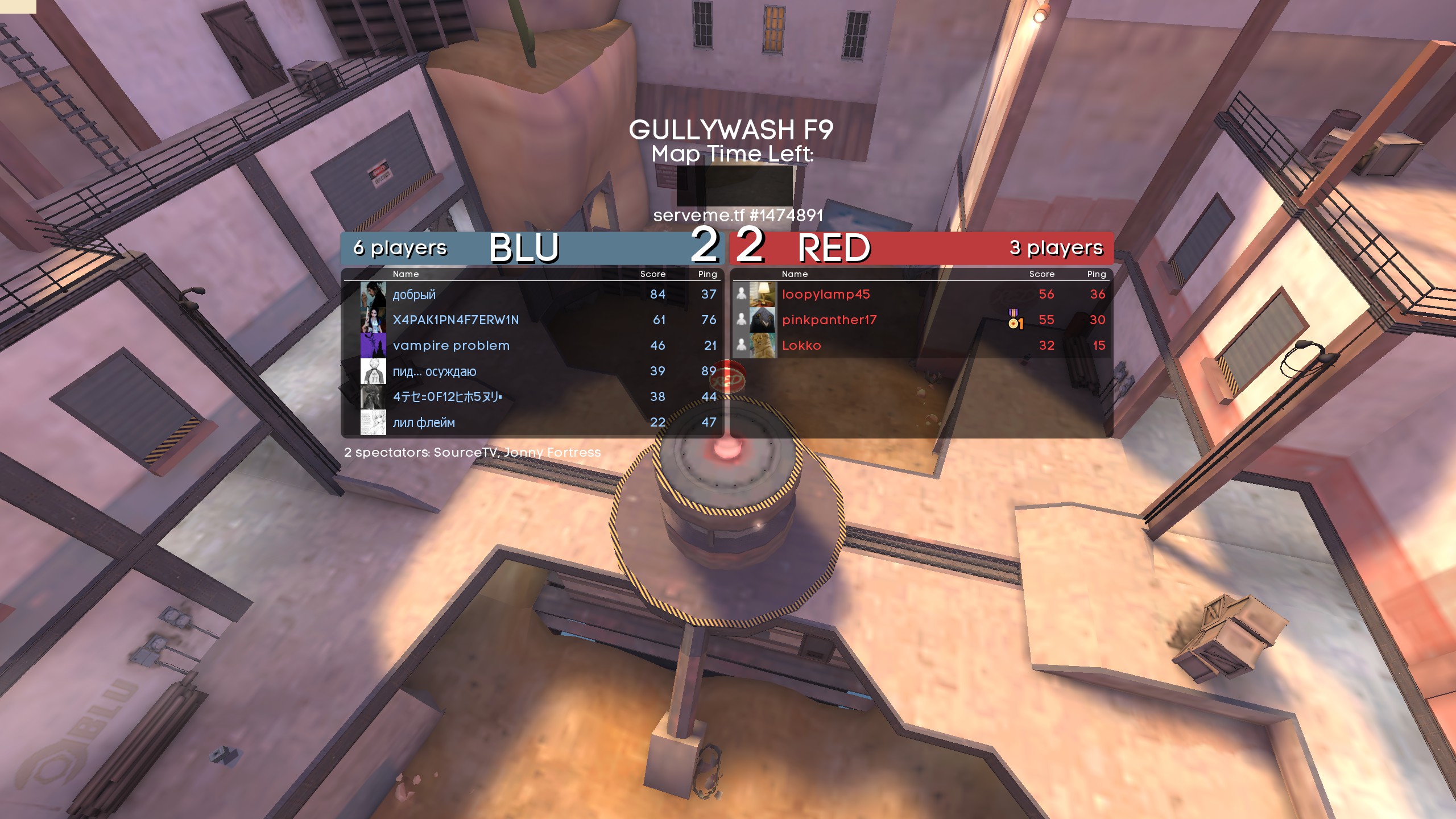Click vampire problem's purple avatar
The image size is (1456, 819).
373,346
